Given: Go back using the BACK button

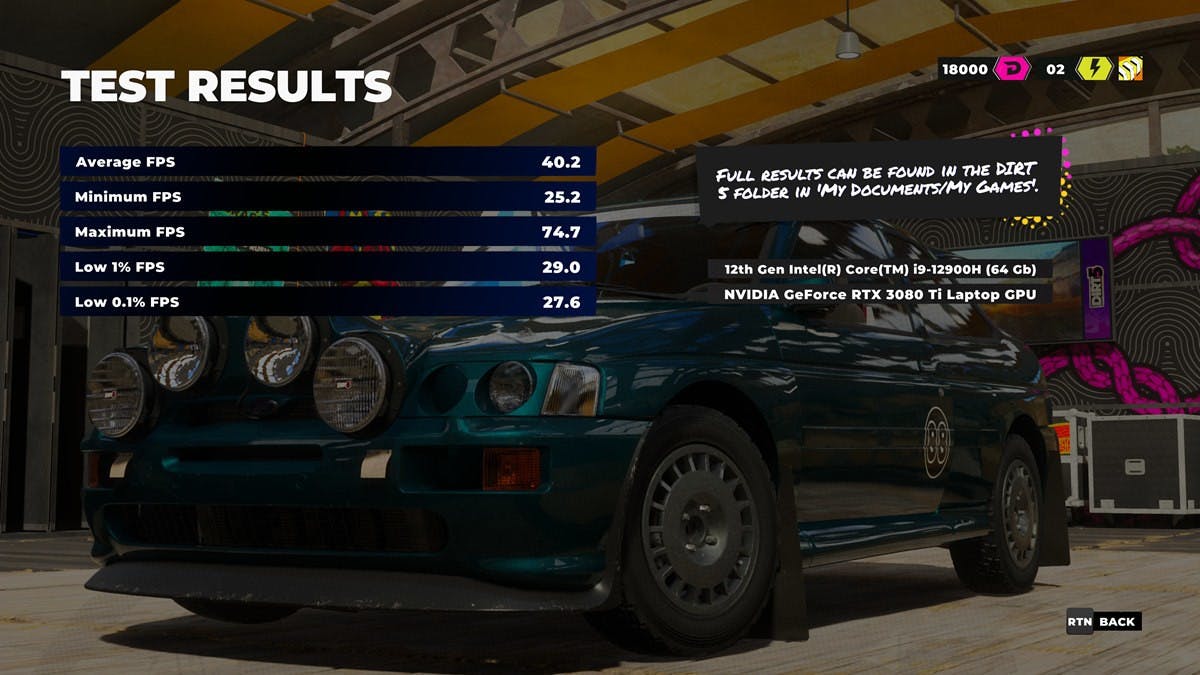Looking at the screenshot, I should click(1116, 621).
